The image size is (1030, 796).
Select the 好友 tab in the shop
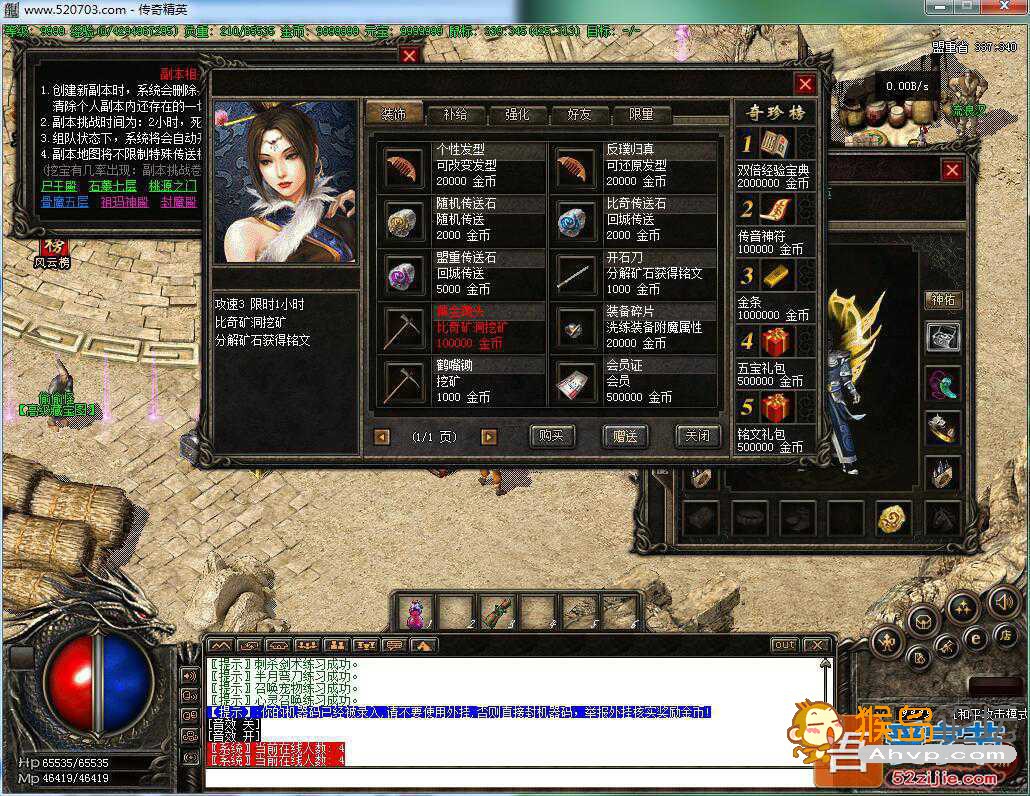(x=579, y=114)
